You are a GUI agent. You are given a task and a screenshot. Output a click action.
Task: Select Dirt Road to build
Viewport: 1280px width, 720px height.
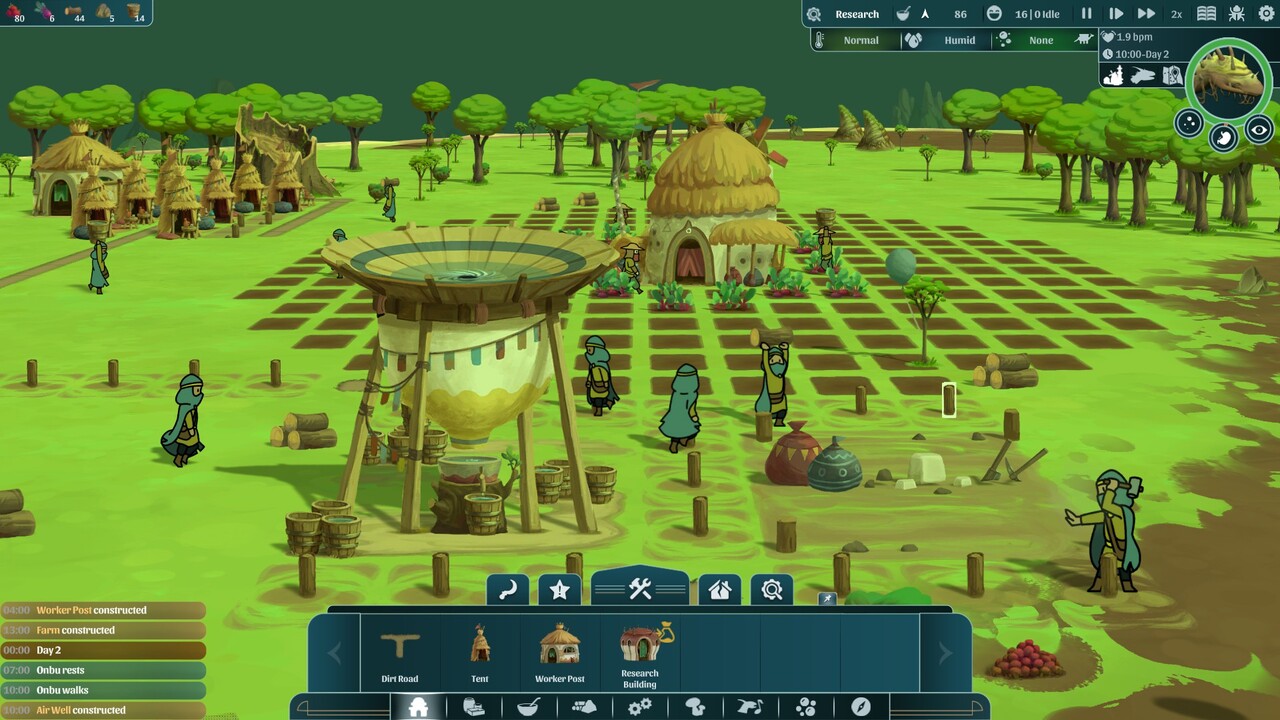tap(400, 655)
